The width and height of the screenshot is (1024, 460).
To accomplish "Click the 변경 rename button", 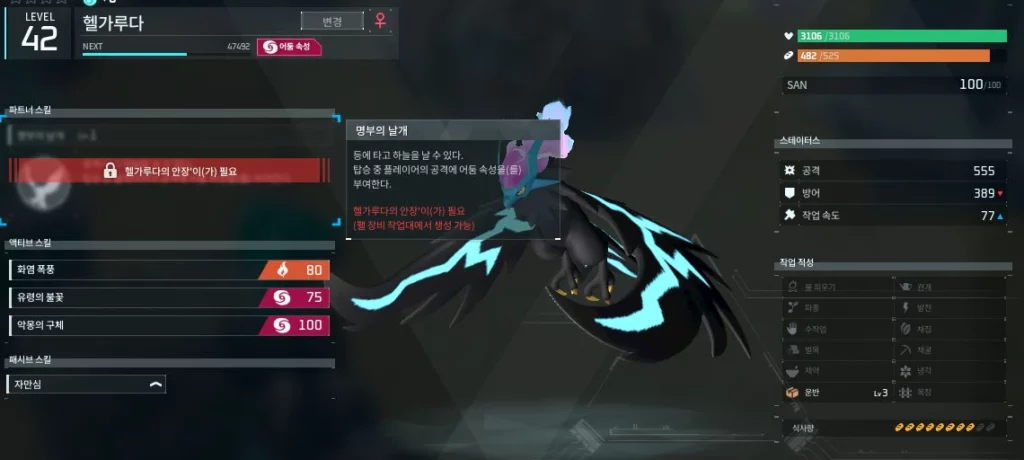I will (331, 21).
